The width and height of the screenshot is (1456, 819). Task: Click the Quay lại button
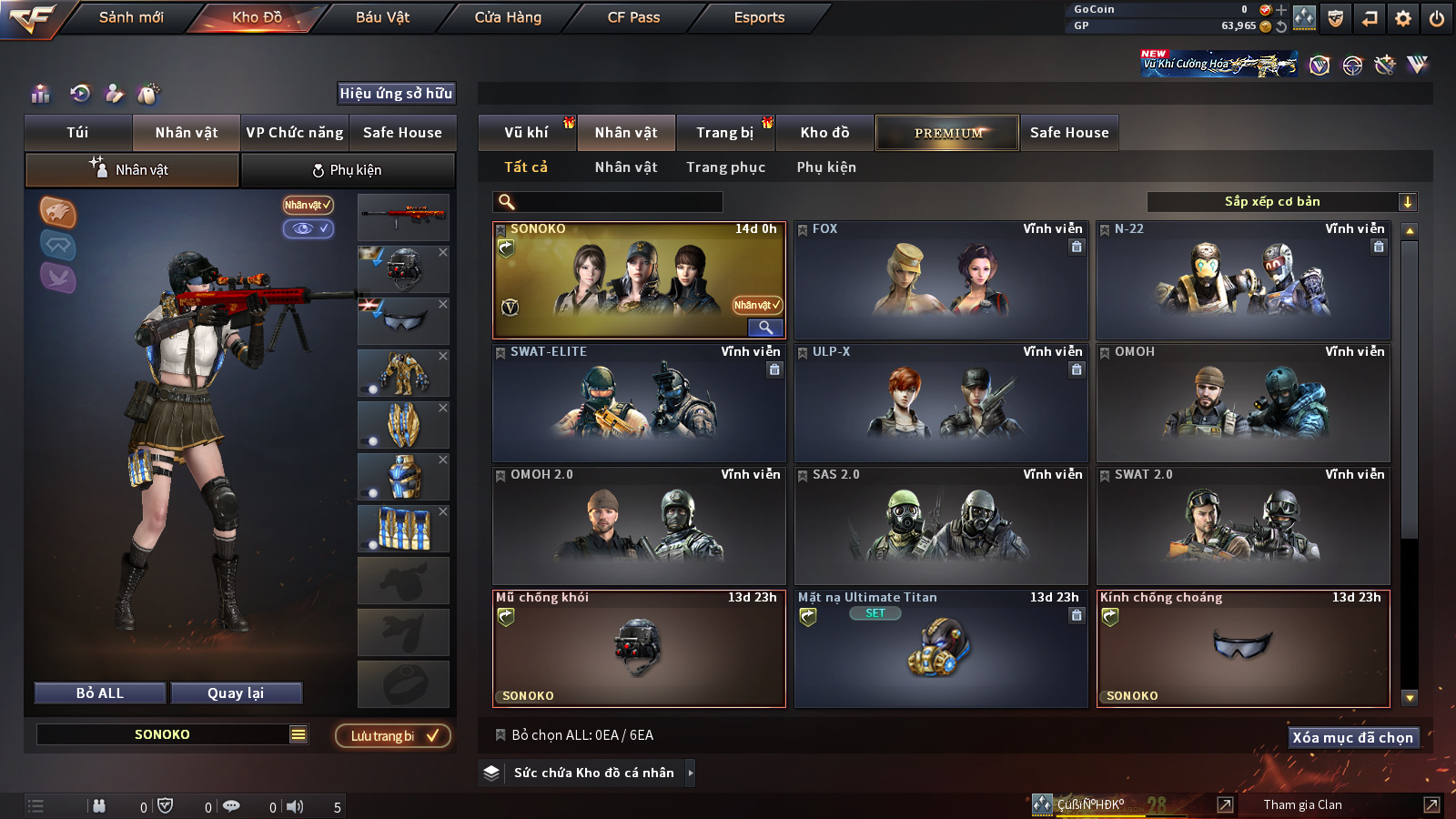coord(236,693)
